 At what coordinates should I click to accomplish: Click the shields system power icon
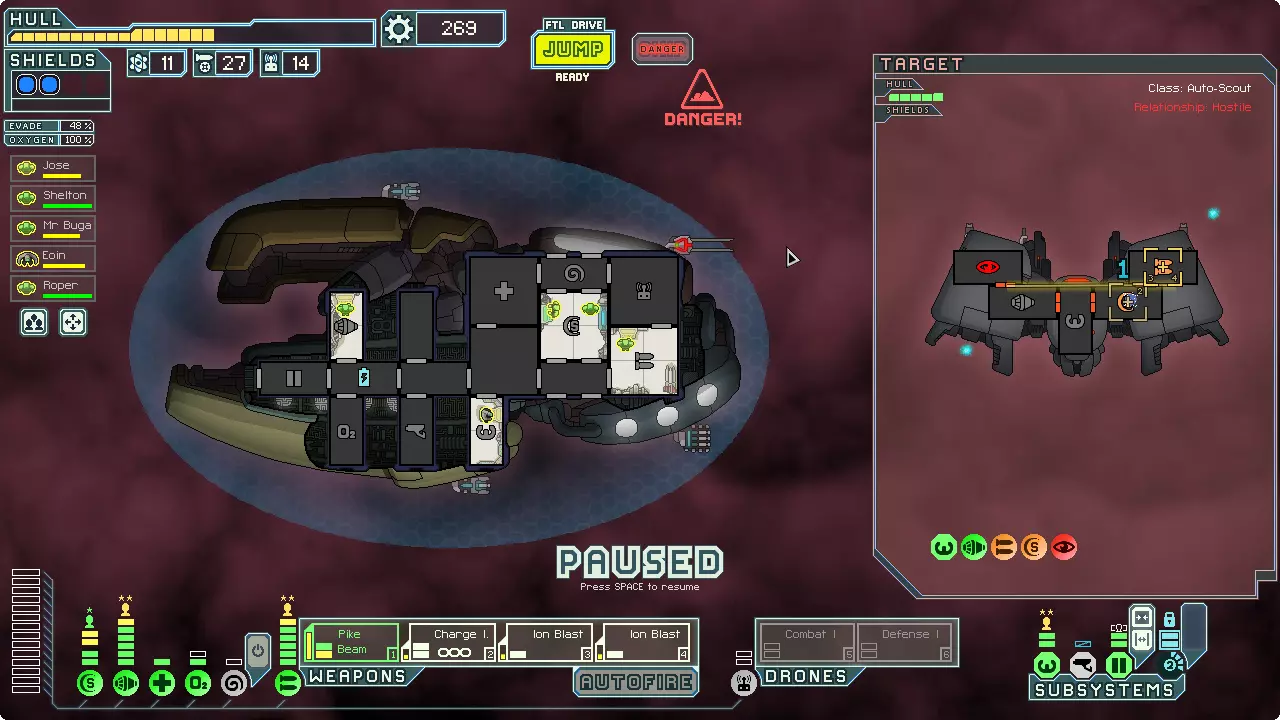tap(90, 684)
